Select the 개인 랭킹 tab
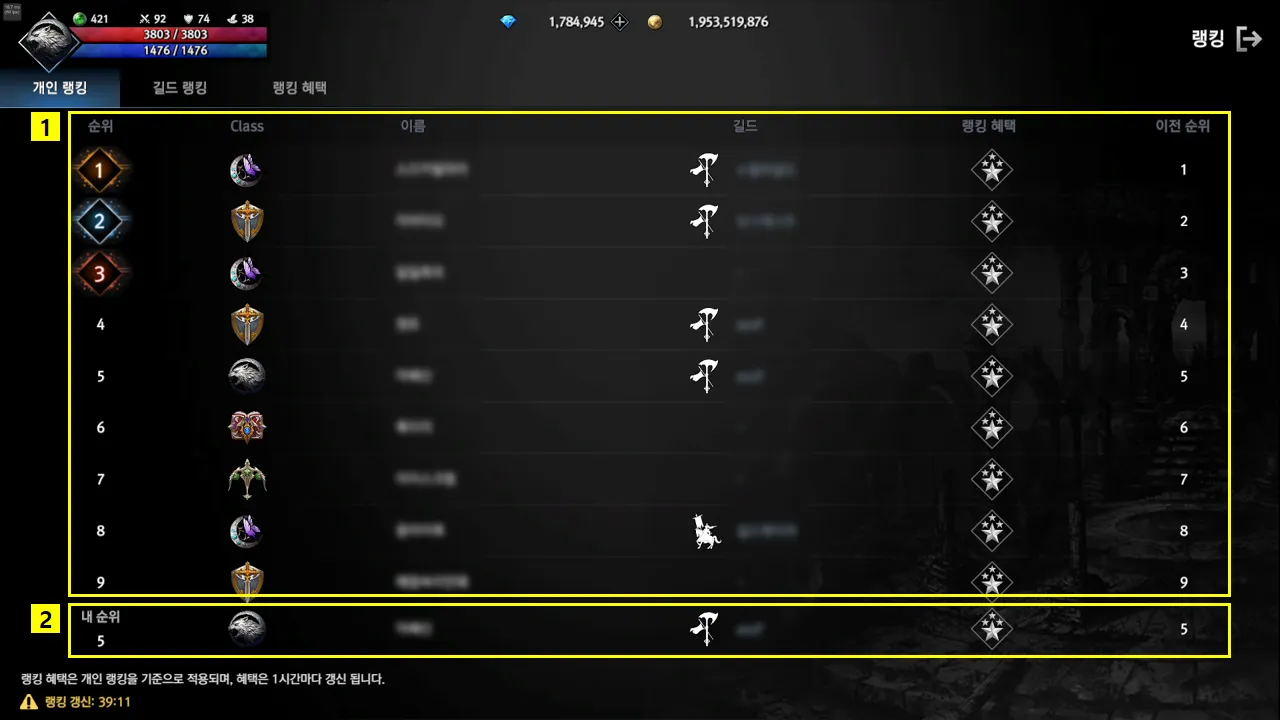The image size is (1280, 720). click(60, 88)
